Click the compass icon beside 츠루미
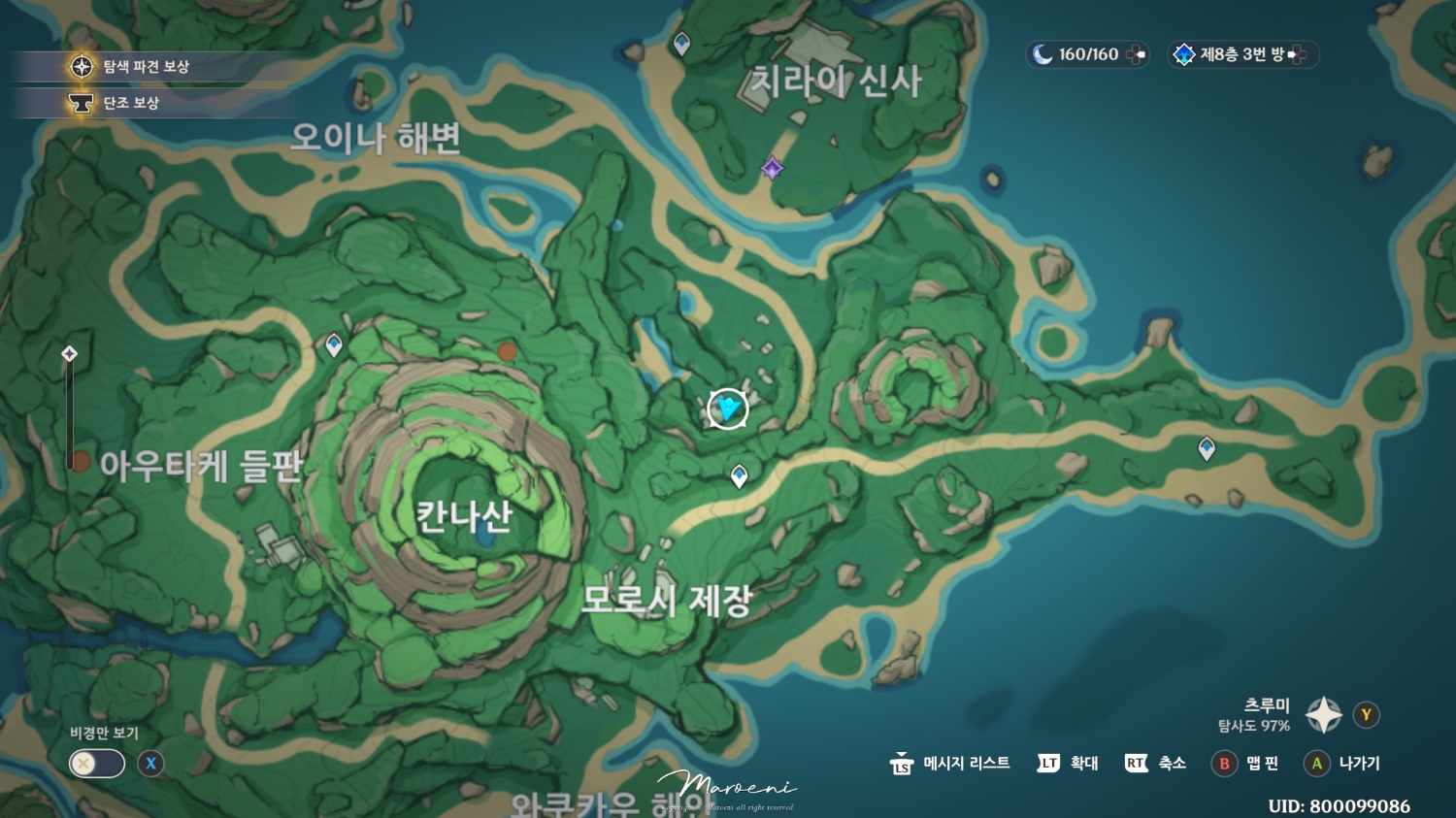1456x818 pixels. 1322,715
